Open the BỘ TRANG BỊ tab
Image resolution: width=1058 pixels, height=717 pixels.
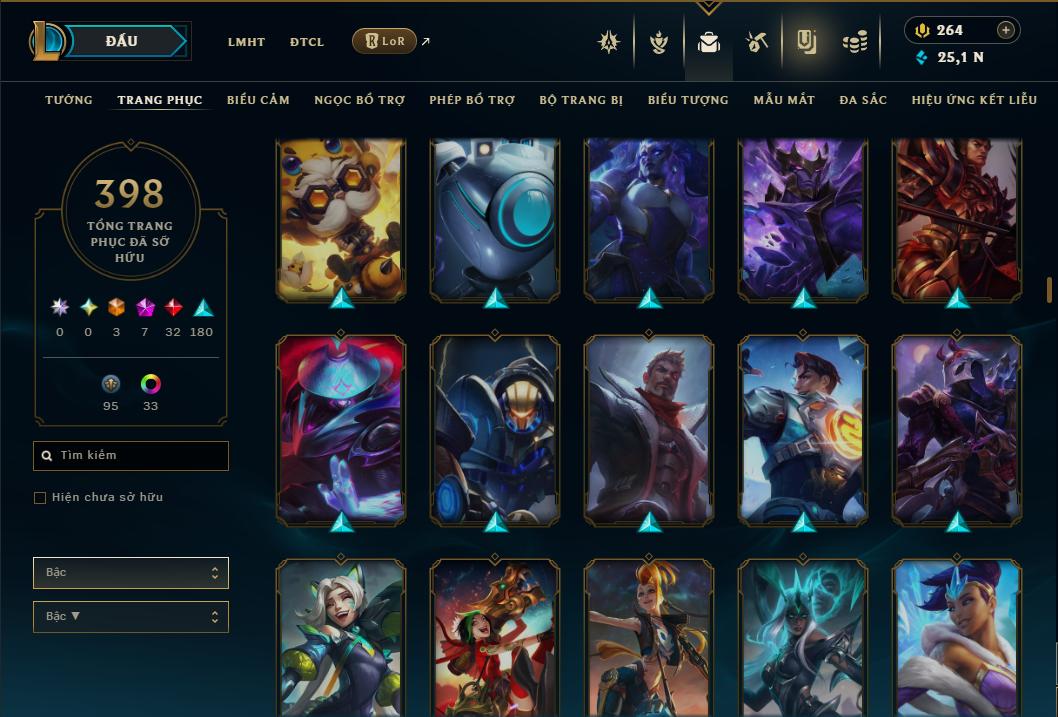(x=580, y=100)
